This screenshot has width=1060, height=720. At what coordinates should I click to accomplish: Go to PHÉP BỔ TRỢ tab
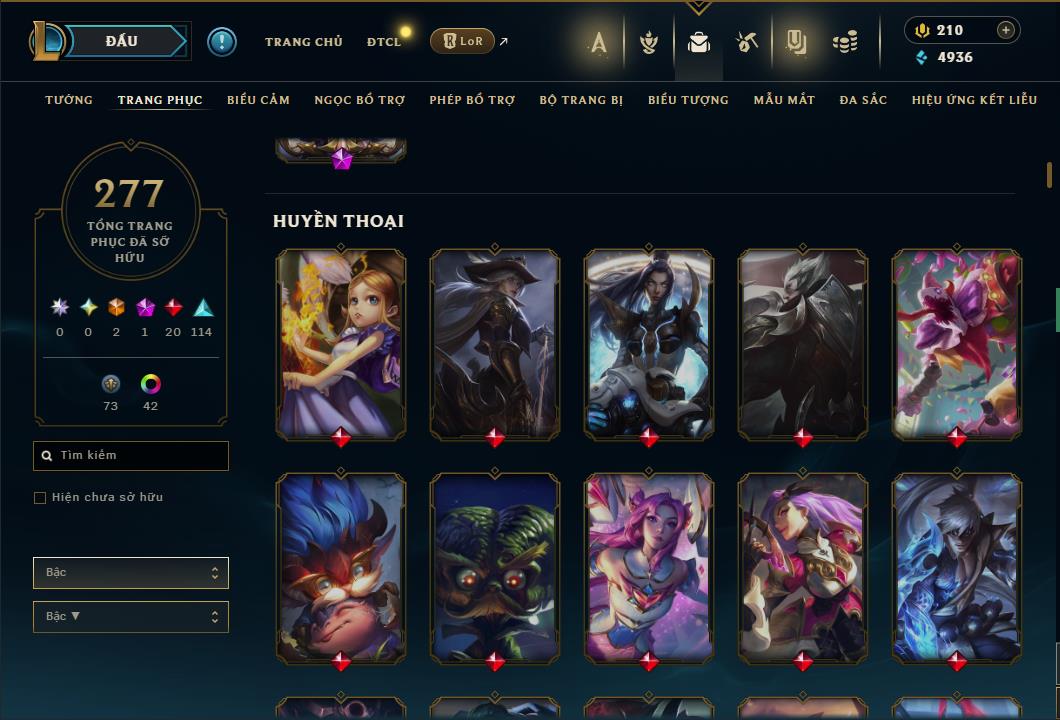[x=472, y=100]
